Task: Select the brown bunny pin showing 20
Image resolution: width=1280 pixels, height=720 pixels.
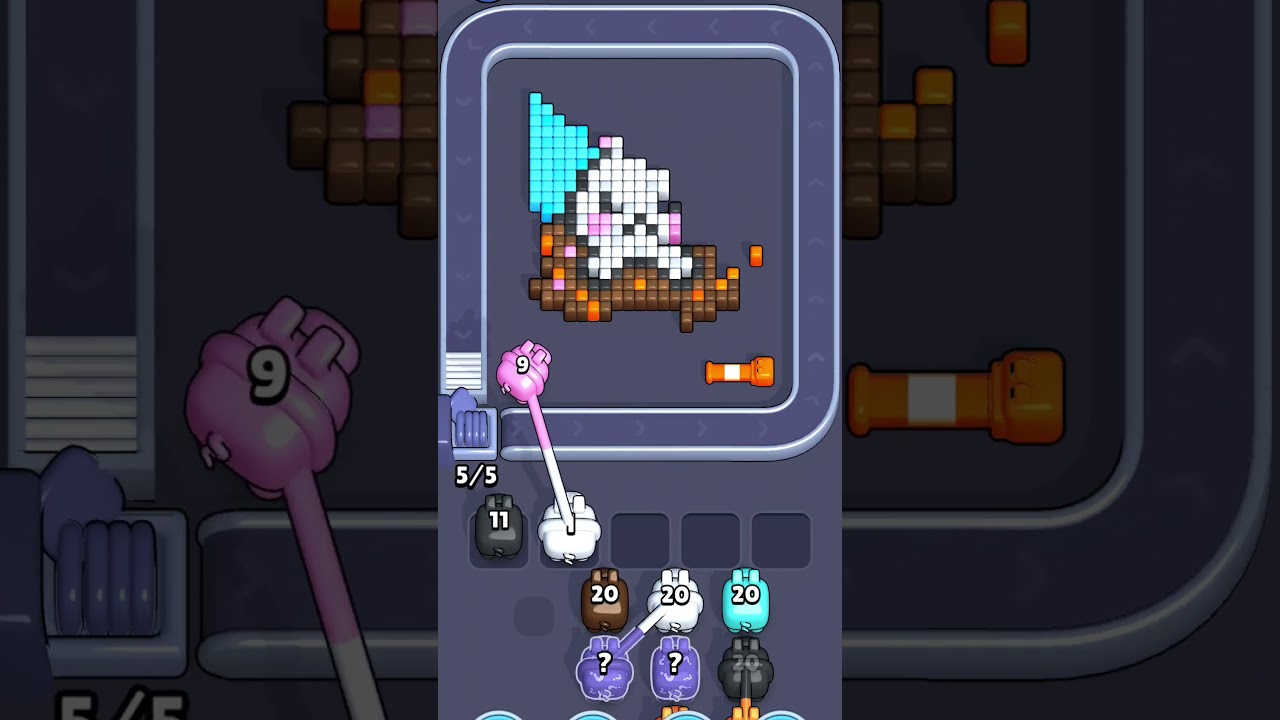Action: pos(604,600)
